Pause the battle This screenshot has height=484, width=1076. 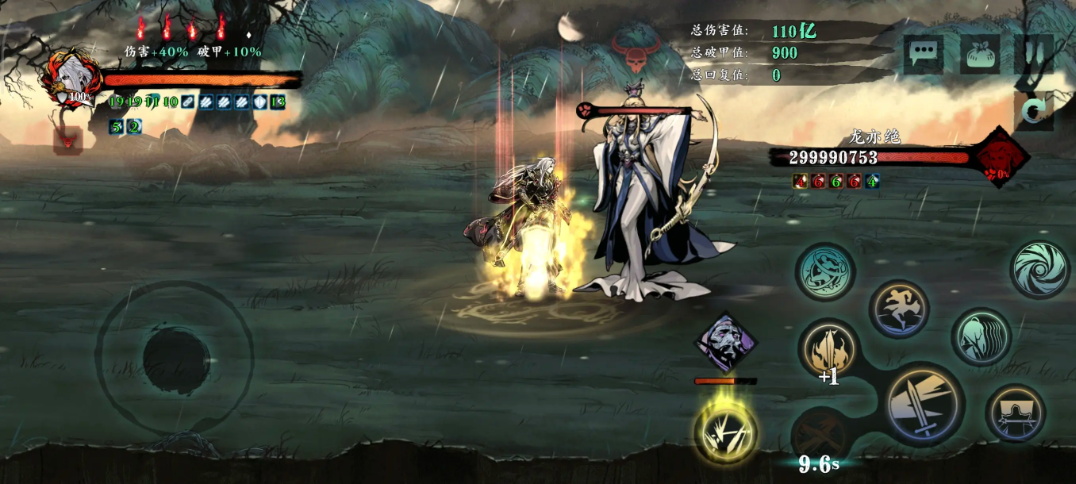tap(1035, 54)
